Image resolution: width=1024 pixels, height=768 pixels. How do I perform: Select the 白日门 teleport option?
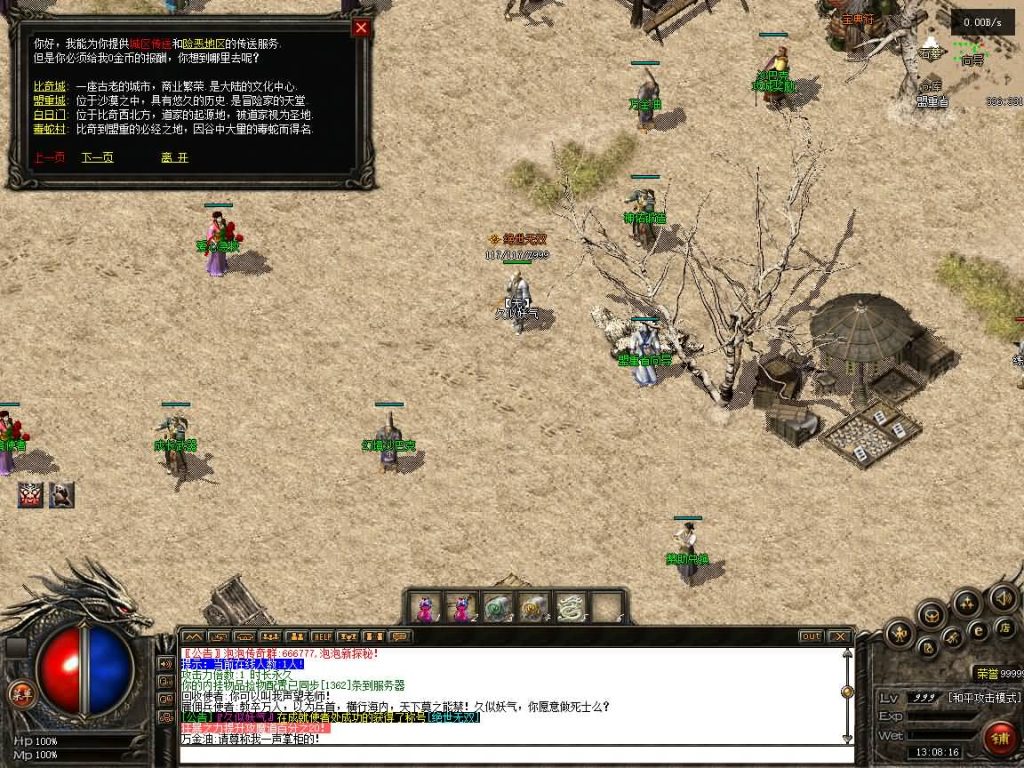(x=48, y=115)
